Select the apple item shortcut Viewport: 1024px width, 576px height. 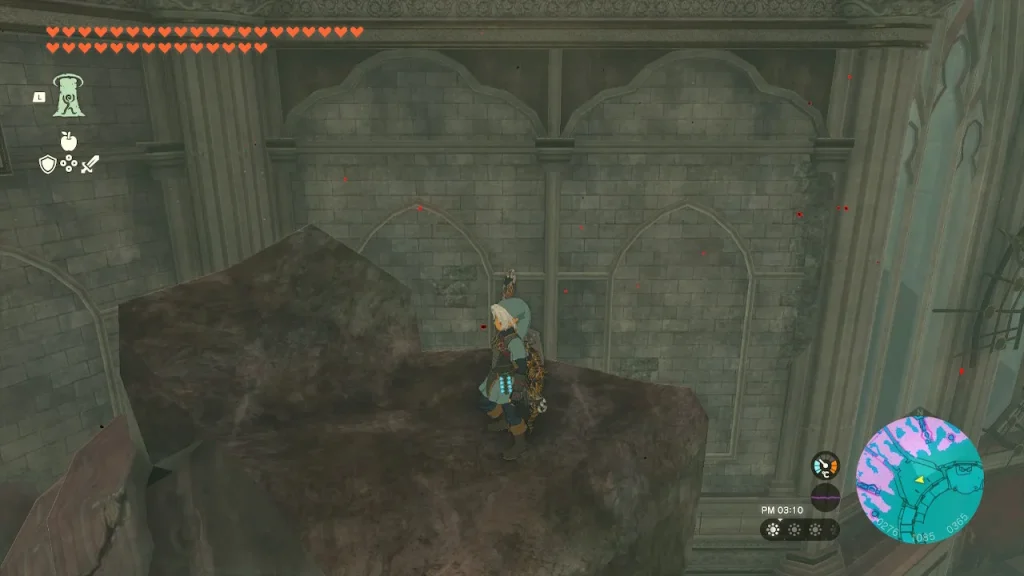(68, 141)
